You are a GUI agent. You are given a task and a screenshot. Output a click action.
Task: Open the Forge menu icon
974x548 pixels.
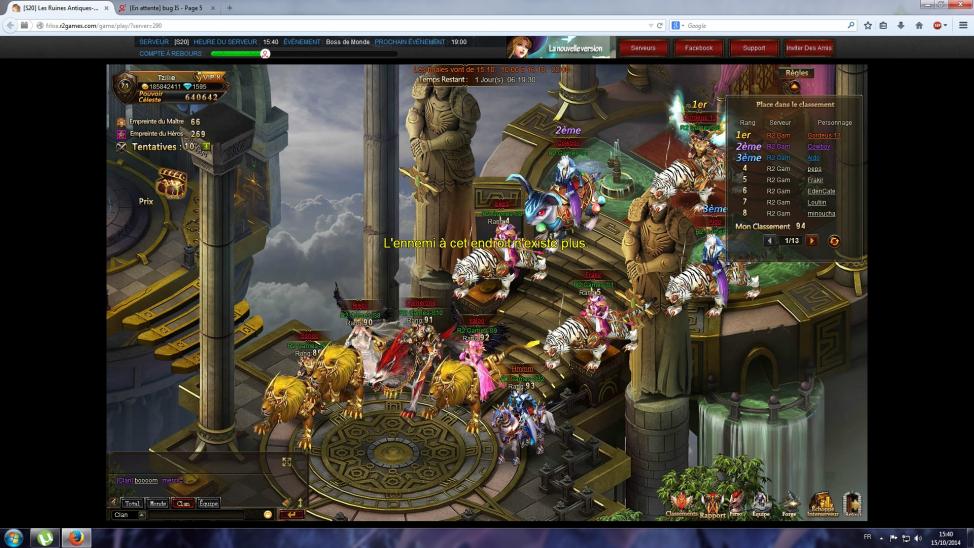(790, 502)
